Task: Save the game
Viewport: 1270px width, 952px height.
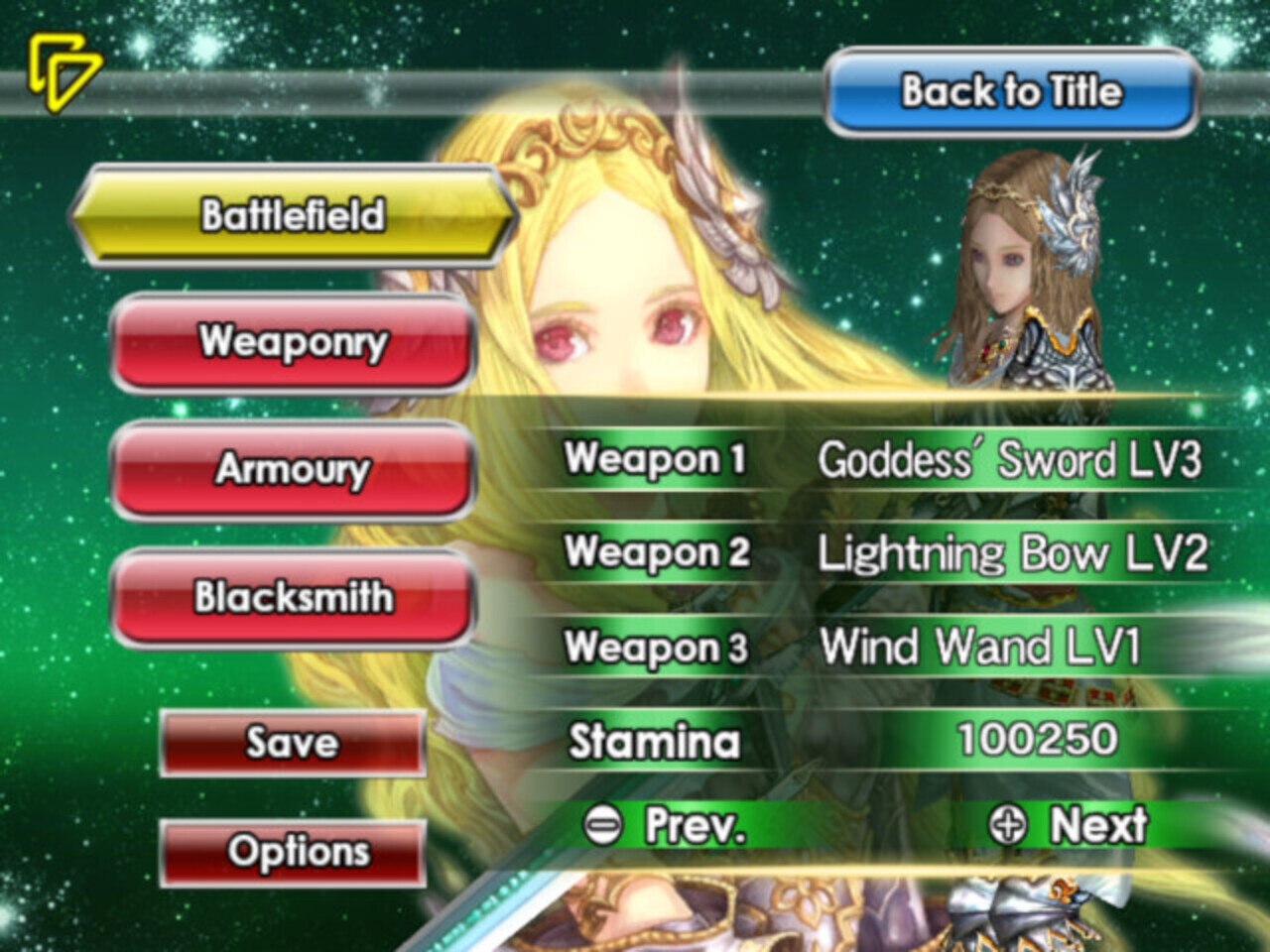Action: click(x=293, y=743)
